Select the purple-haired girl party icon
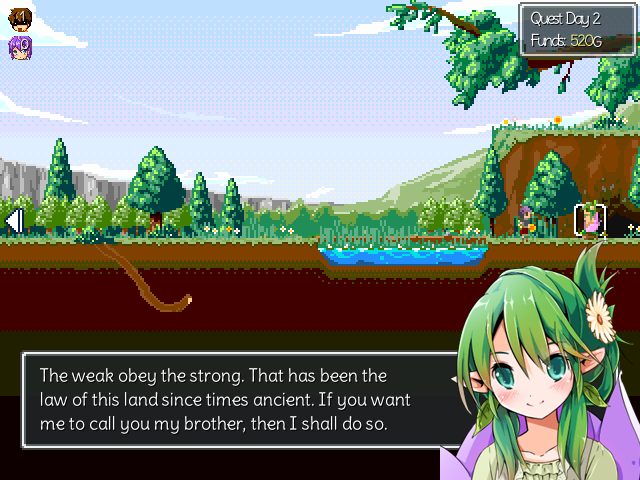The height and width of the screenshot is (480, 640). click(x=20, y=46)
